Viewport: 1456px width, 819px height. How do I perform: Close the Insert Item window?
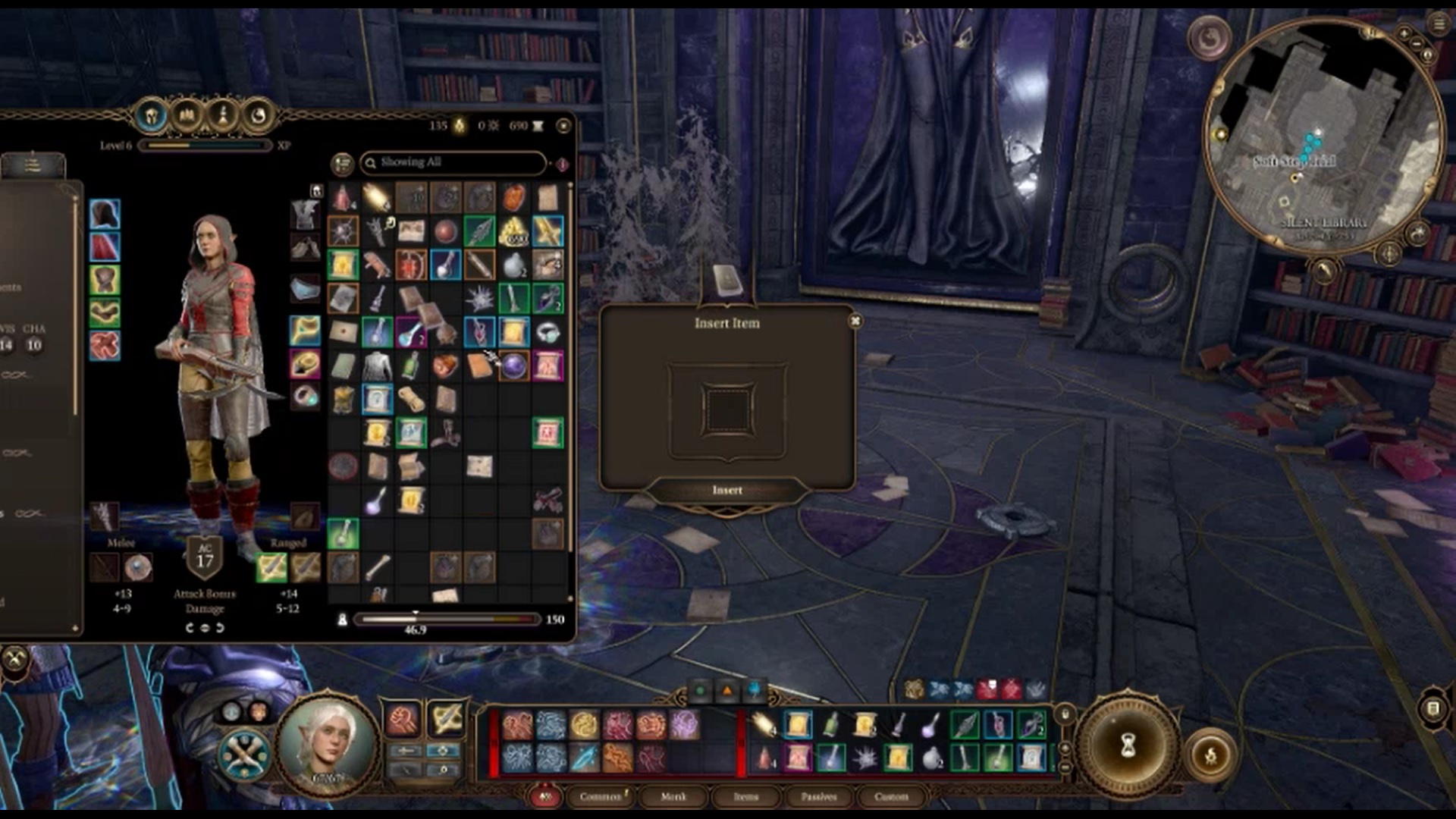click(x=855, y=322)
